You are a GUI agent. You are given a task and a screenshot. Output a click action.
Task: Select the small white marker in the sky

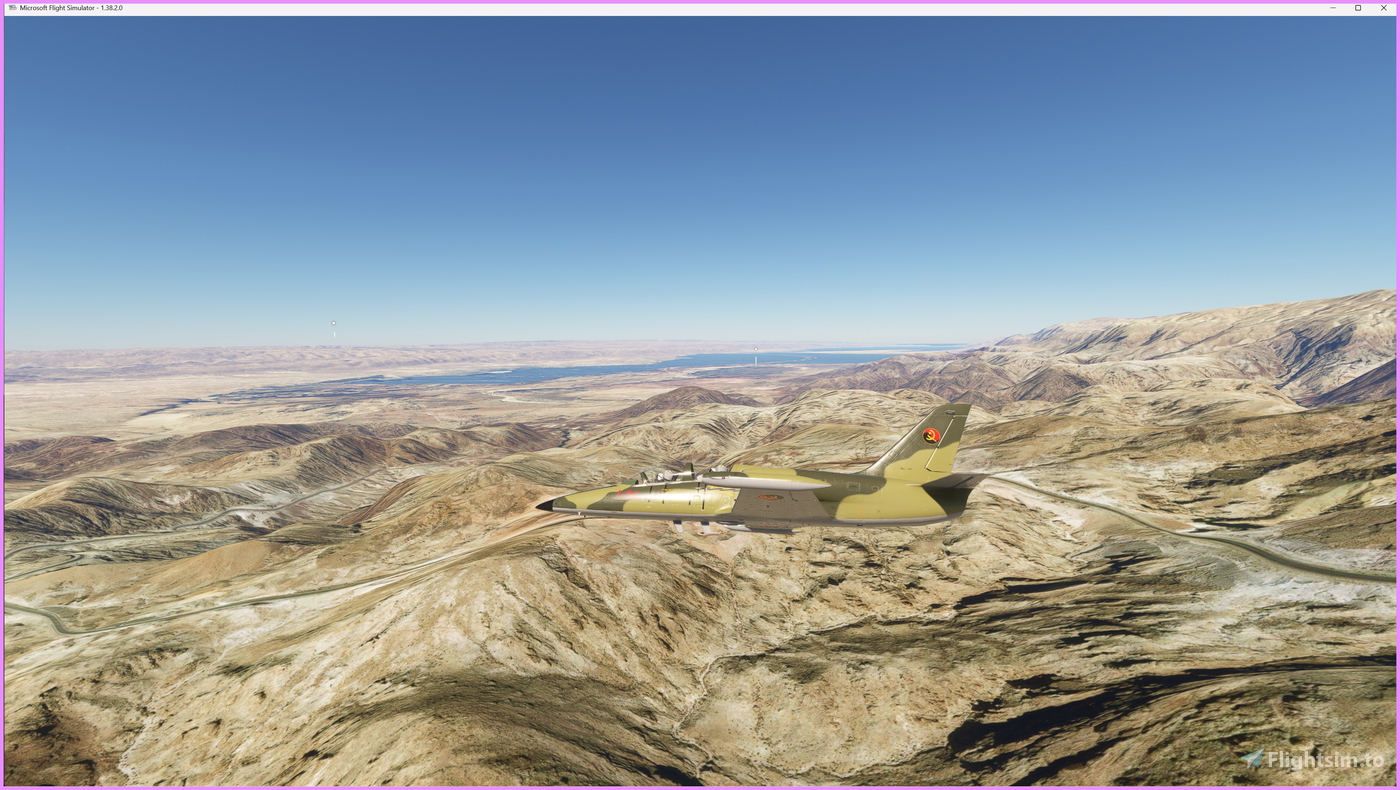332,322
